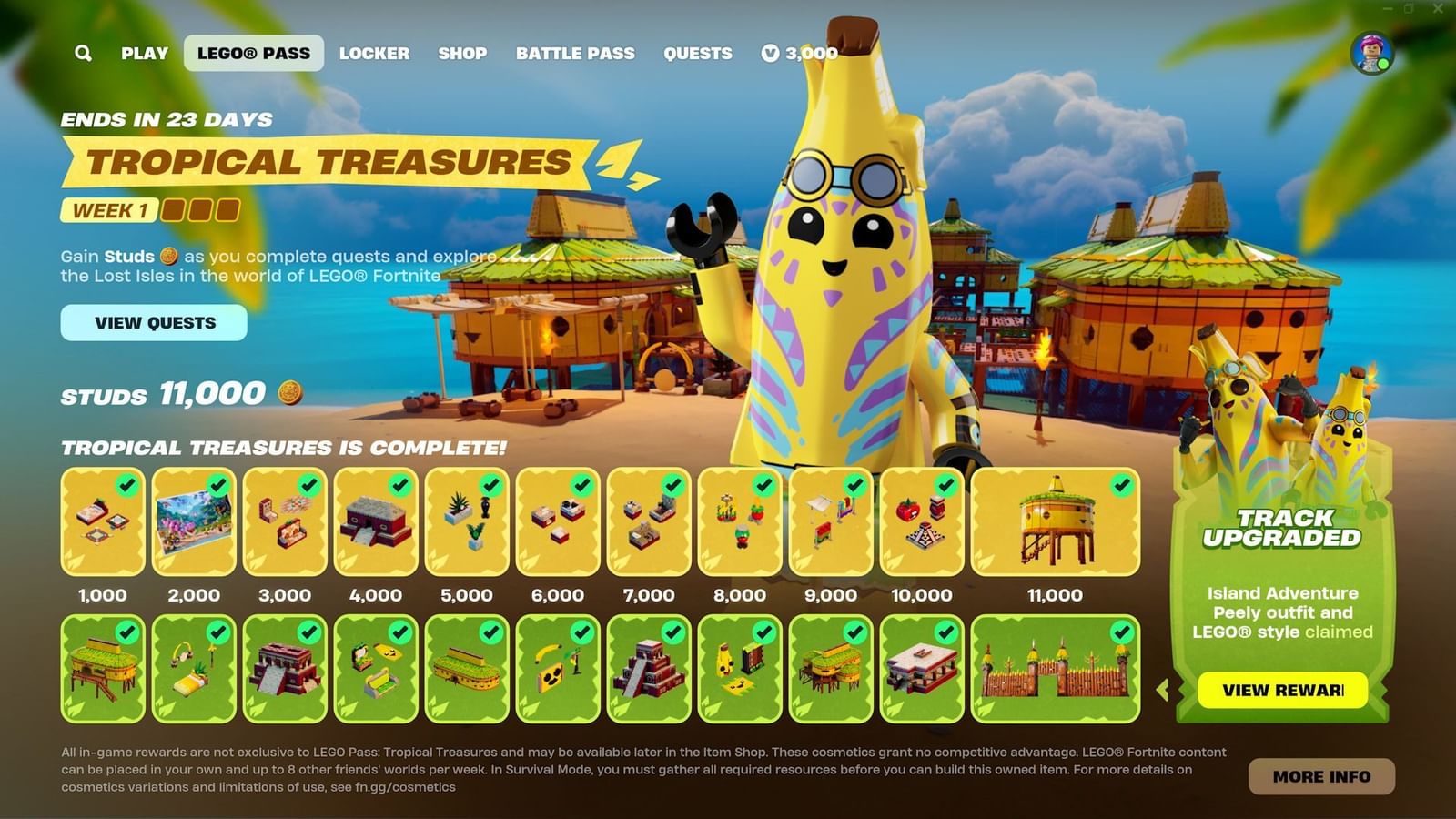Open MORE INFO at bottom right

click(1321, 776)
